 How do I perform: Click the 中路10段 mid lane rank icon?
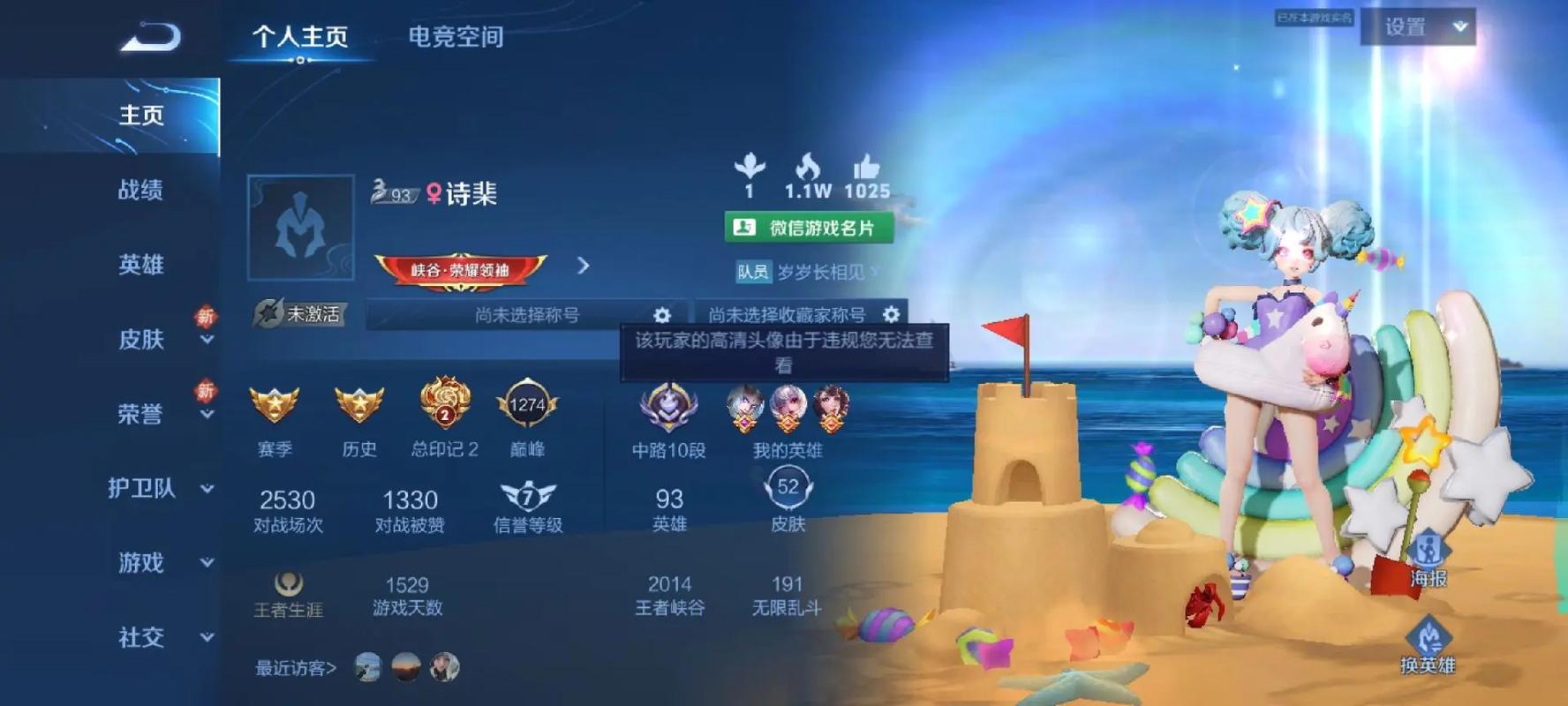tap(667, 408)
